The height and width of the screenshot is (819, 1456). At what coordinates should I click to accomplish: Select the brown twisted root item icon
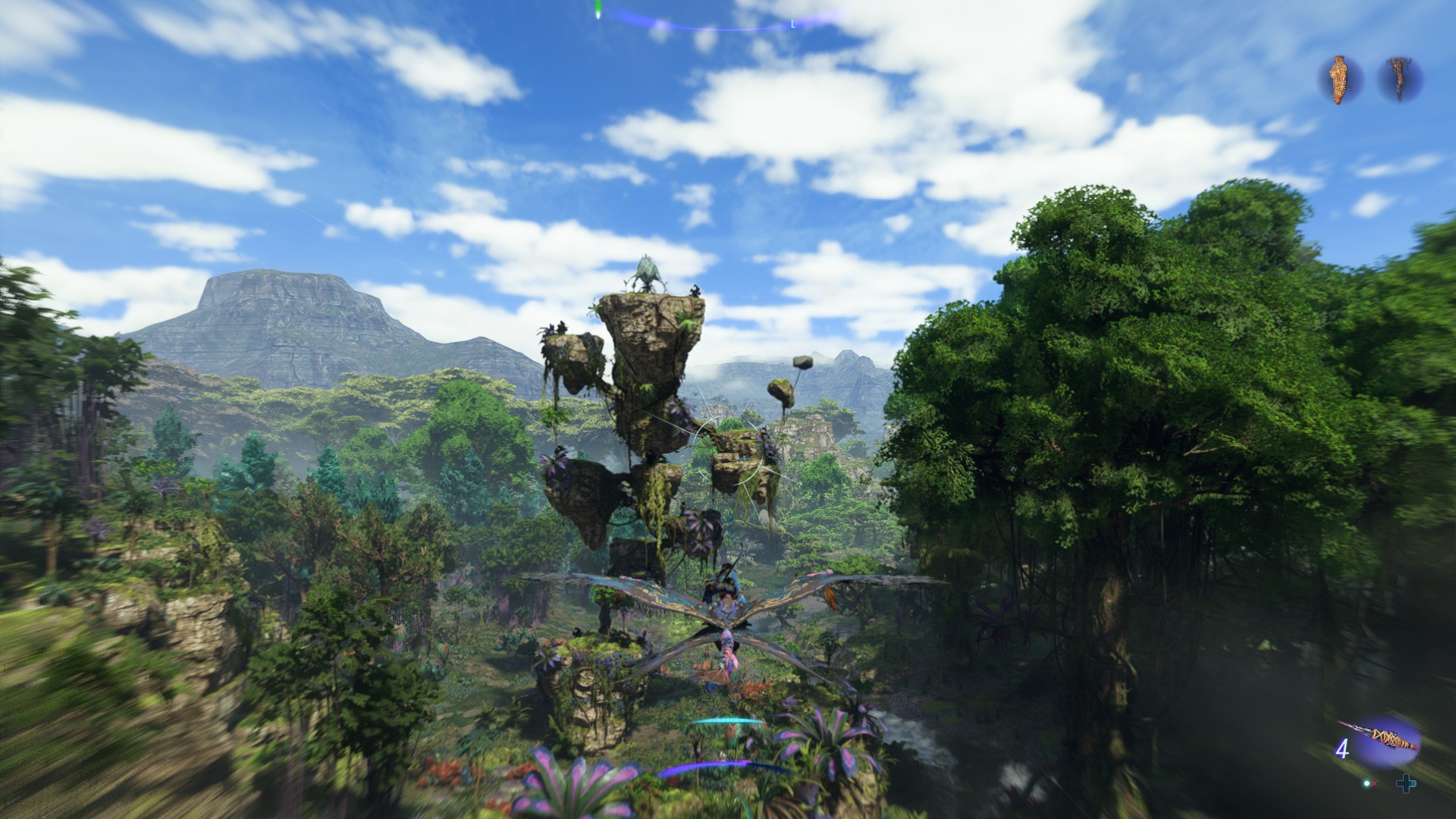tap(1399, 79)
